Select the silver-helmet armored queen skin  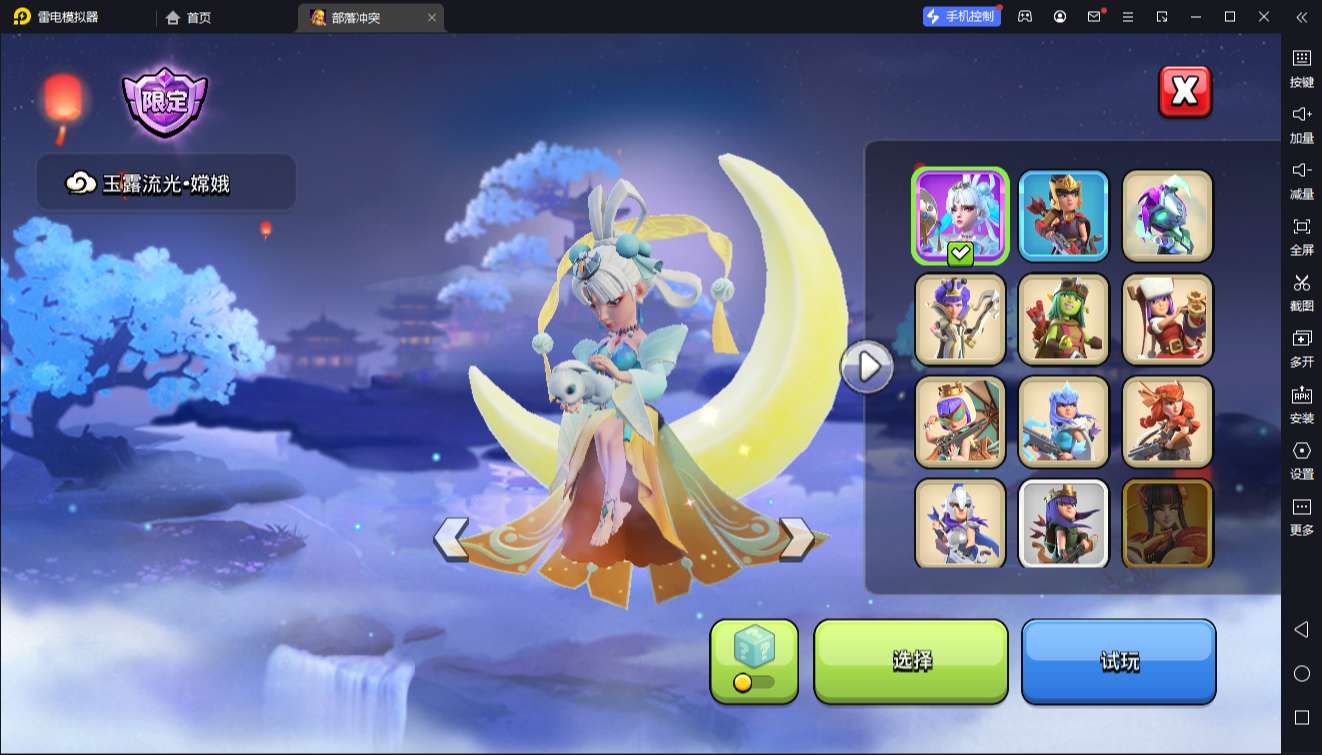(x=960, y=523)
